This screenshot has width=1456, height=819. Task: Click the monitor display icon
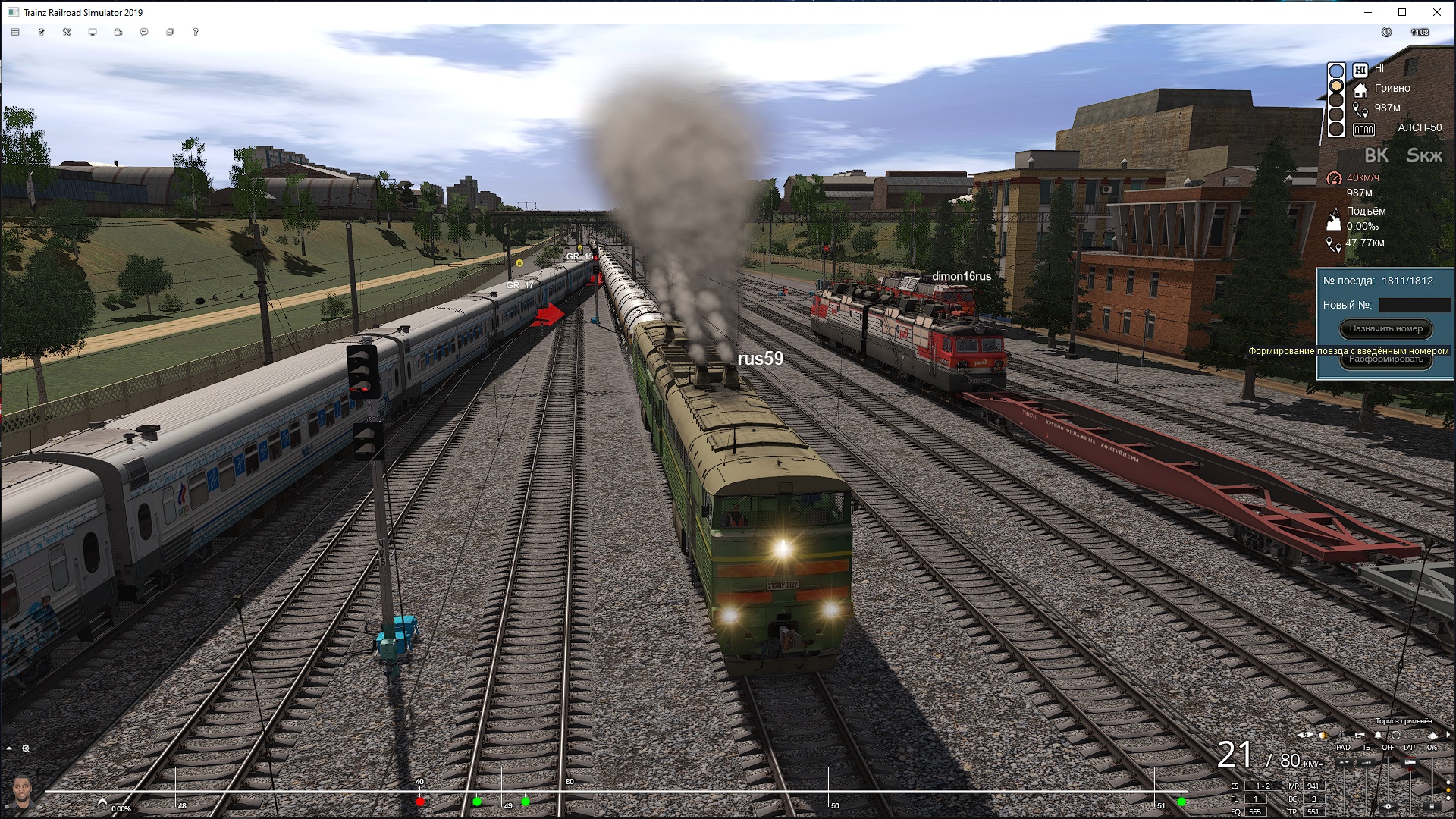pyautogui.click(x=93, y=32)
